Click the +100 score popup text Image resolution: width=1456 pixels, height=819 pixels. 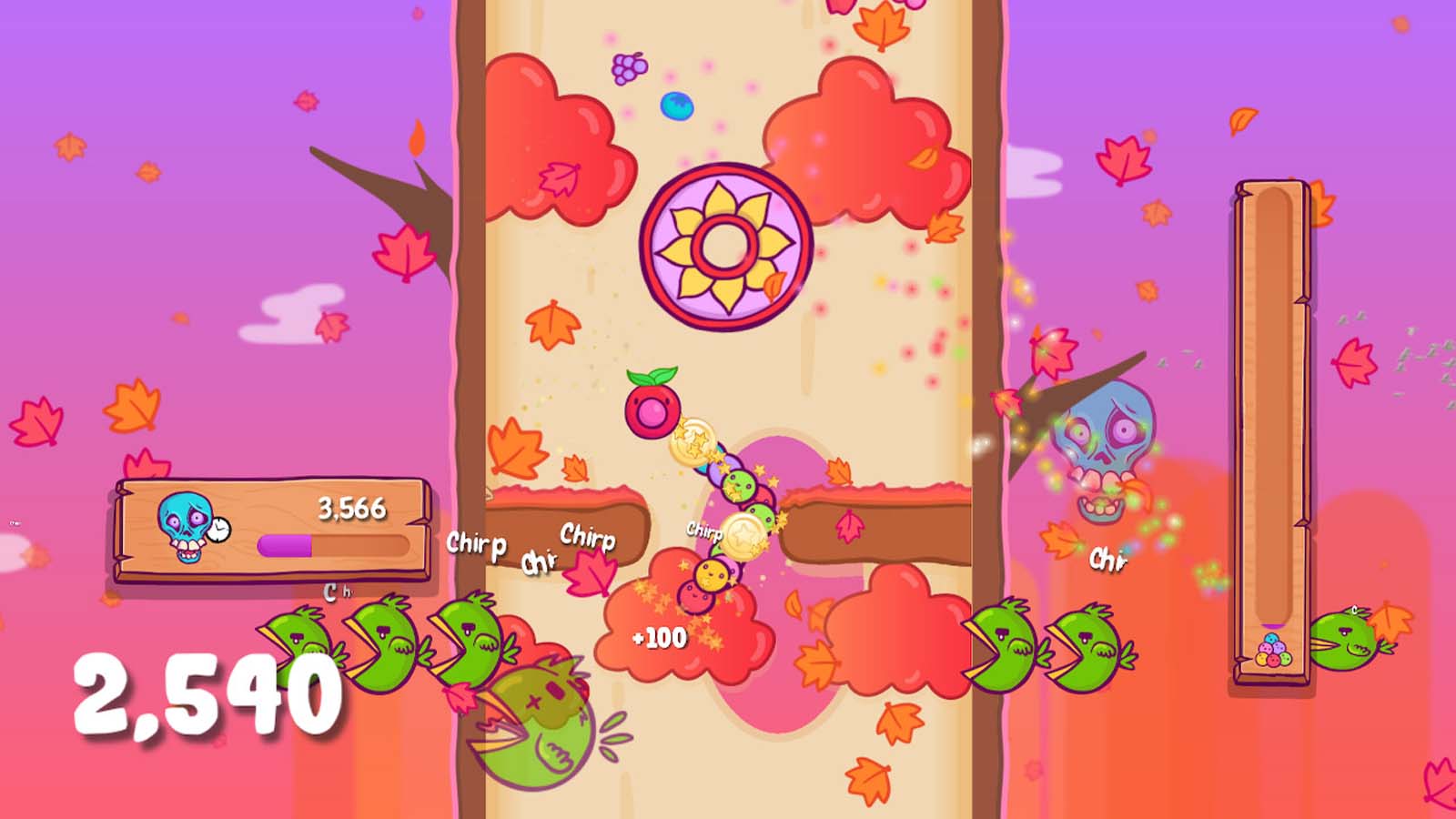coord(660,637)
